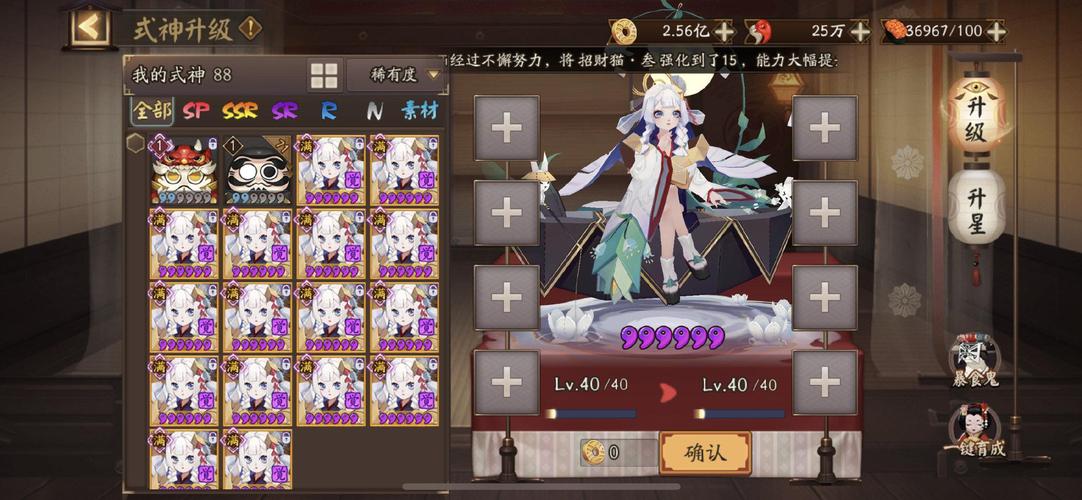This screenshot has height=500, width=1082.
Task: Filter by SR rarity
Action: pos(285,110)
